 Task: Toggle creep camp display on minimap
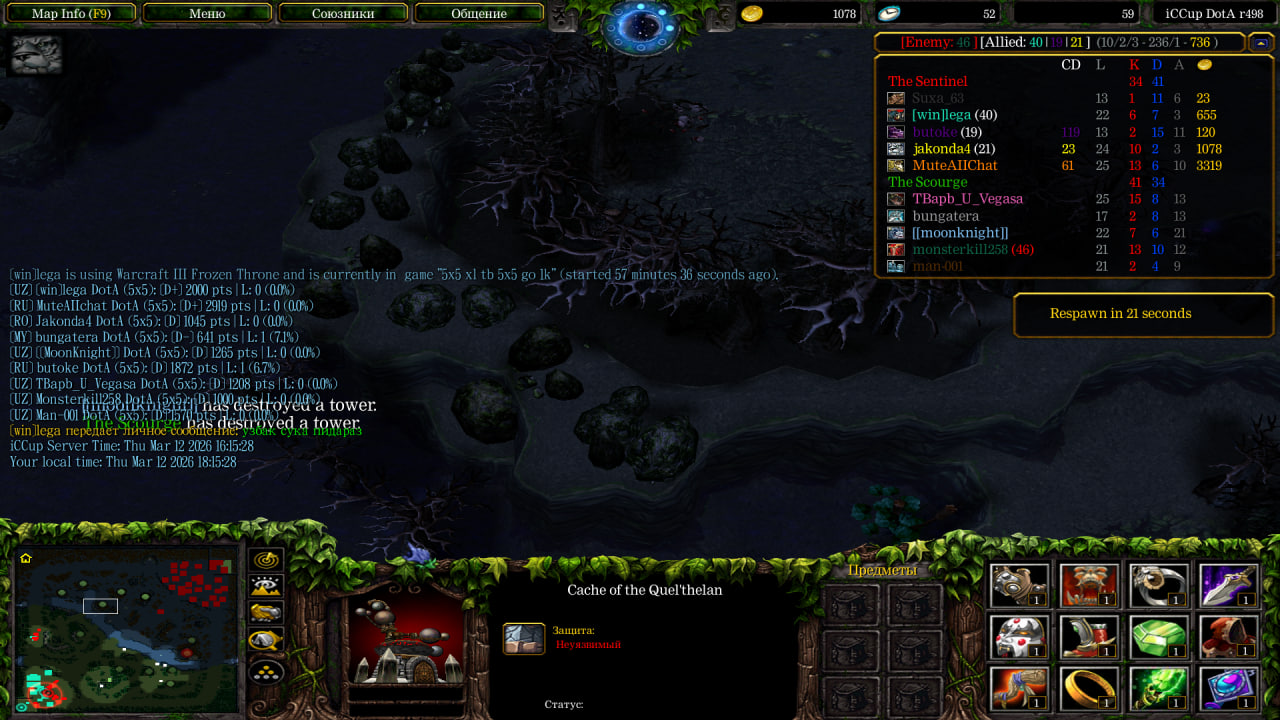(x=266, y=640)
